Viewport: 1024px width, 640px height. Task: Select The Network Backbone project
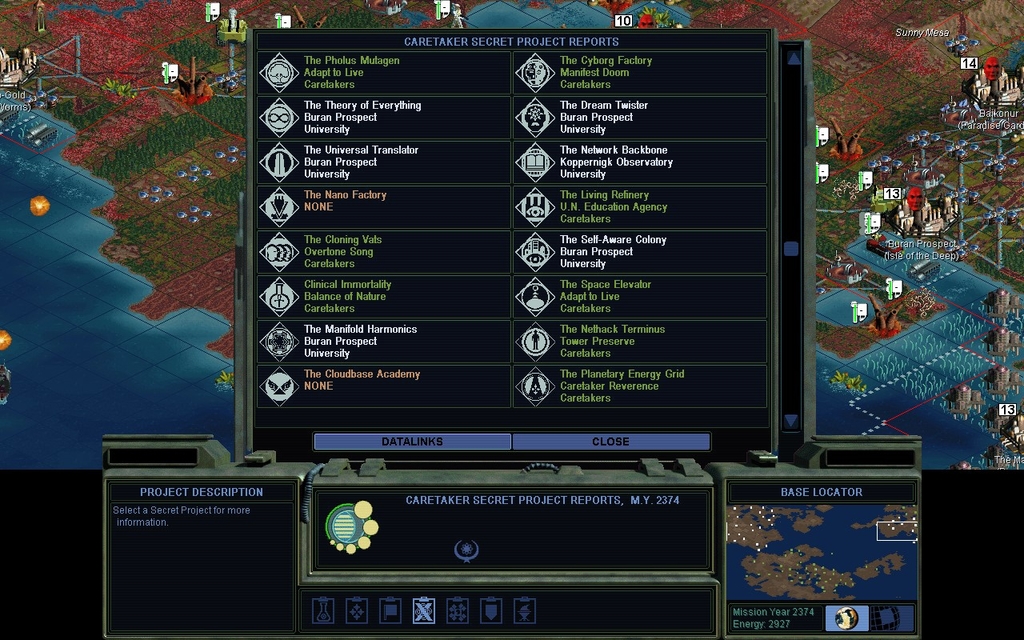click(640, 162)
